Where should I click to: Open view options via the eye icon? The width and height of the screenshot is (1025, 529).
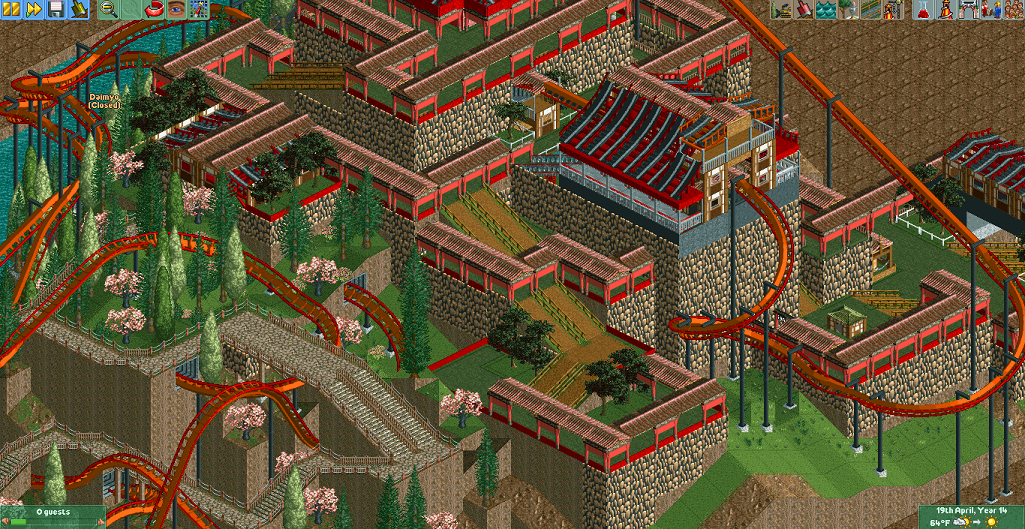tap(176, 9)
